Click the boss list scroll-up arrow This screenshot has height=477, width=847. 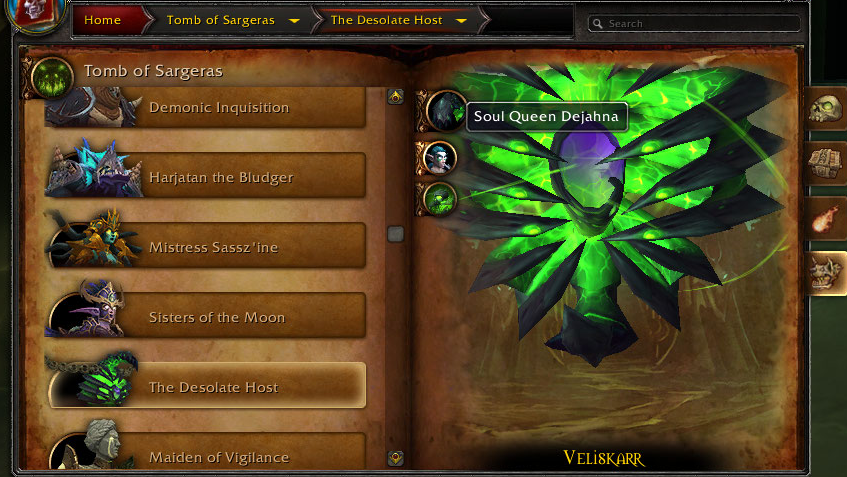[395, 97]
